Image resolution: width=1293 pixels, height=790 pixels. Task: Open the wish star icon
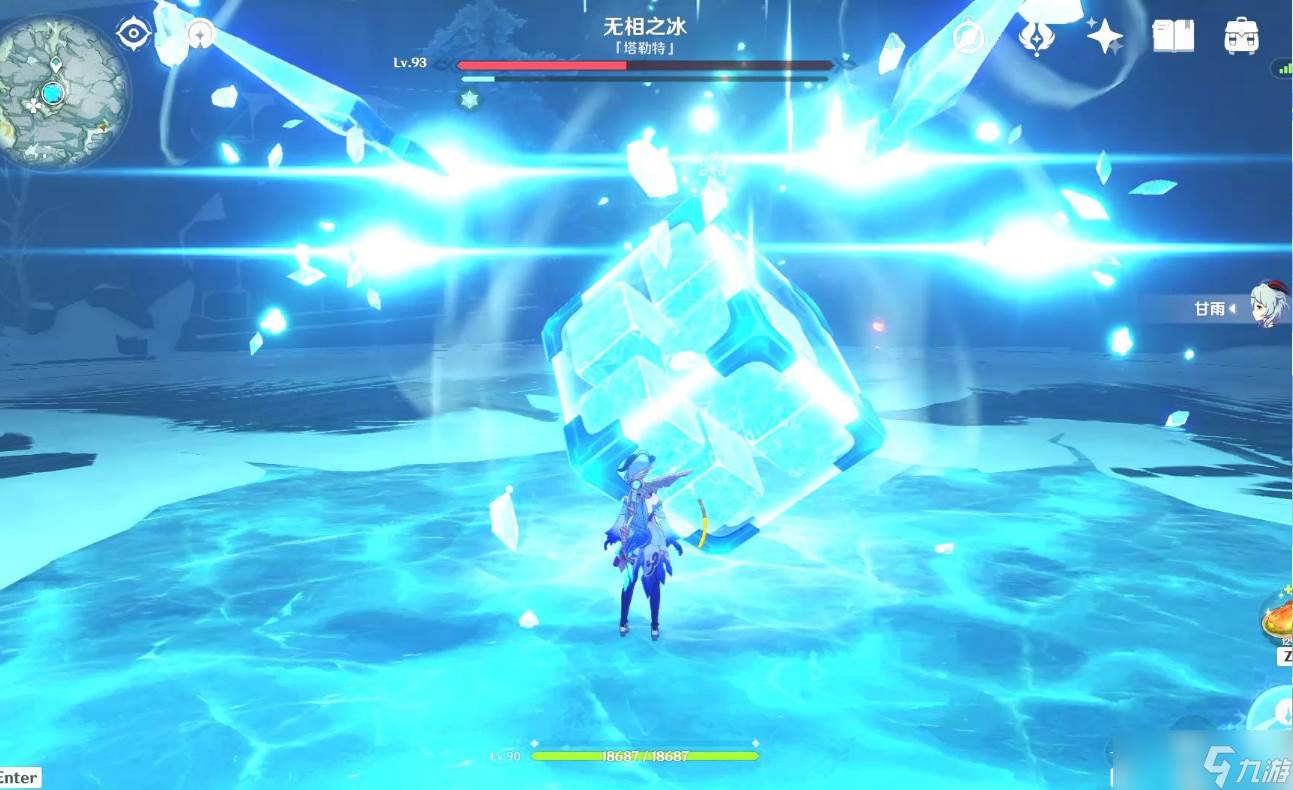click(x=1105, y=37)
